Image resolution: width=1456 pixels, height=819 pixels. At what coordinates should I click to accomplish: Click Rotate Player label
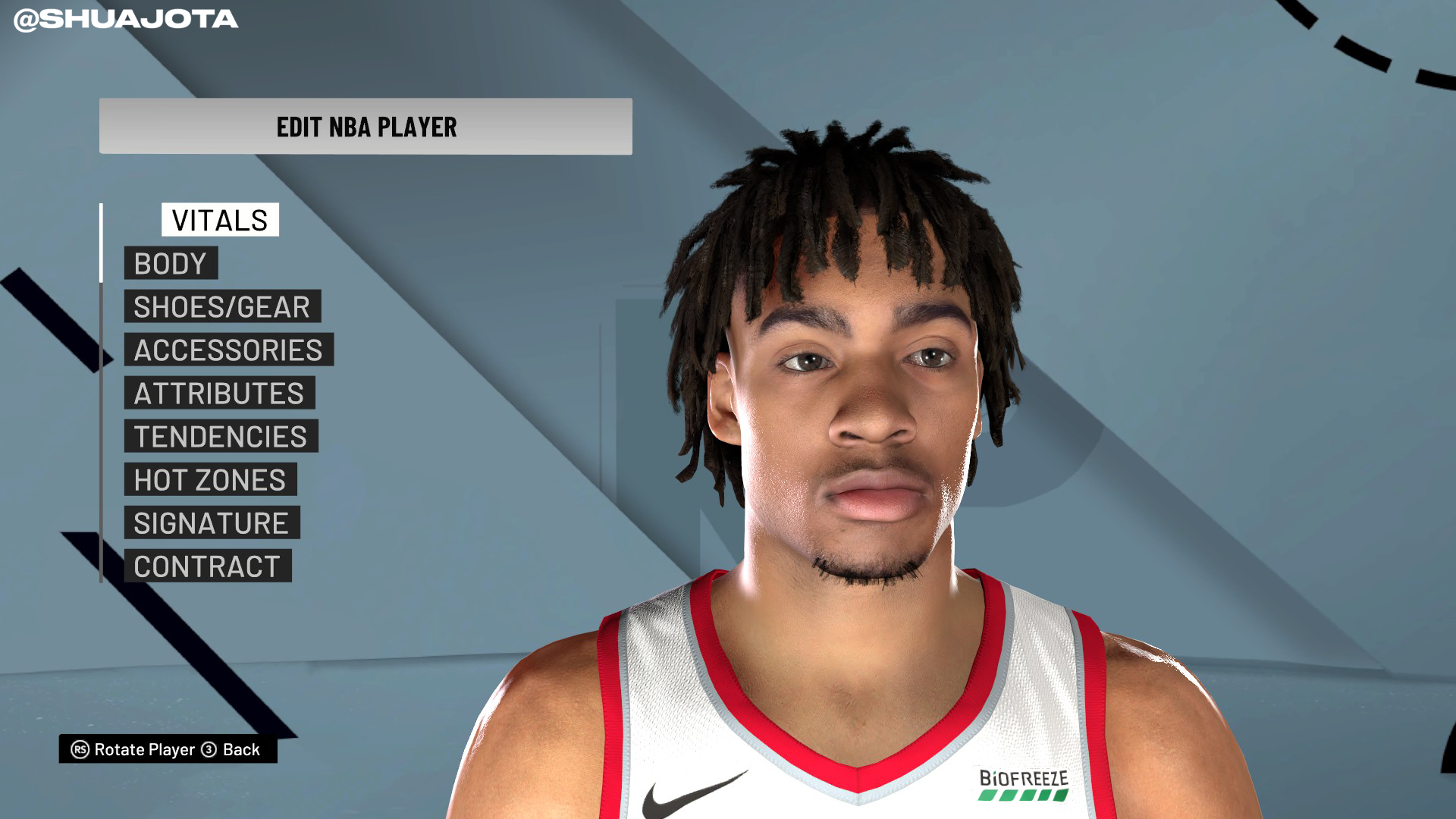coord(143,751)
